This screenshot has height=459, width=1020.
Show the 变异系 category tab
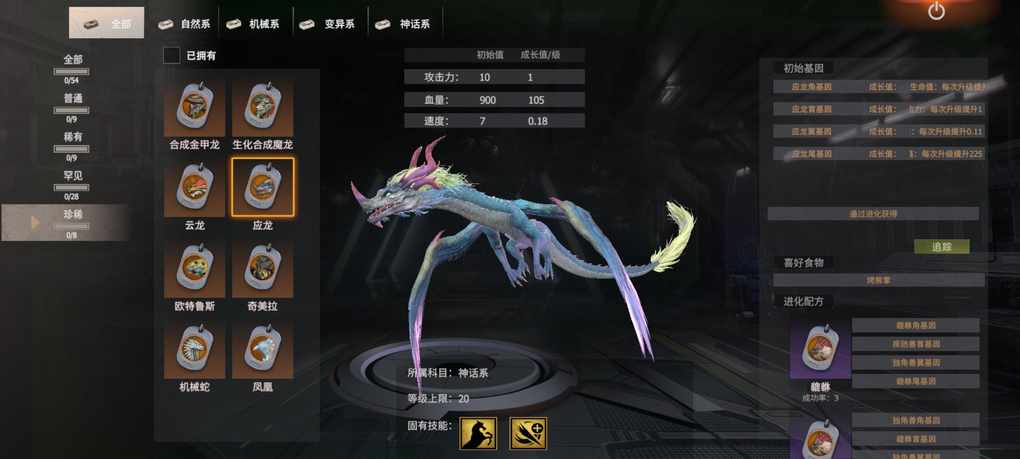(330, 23)
